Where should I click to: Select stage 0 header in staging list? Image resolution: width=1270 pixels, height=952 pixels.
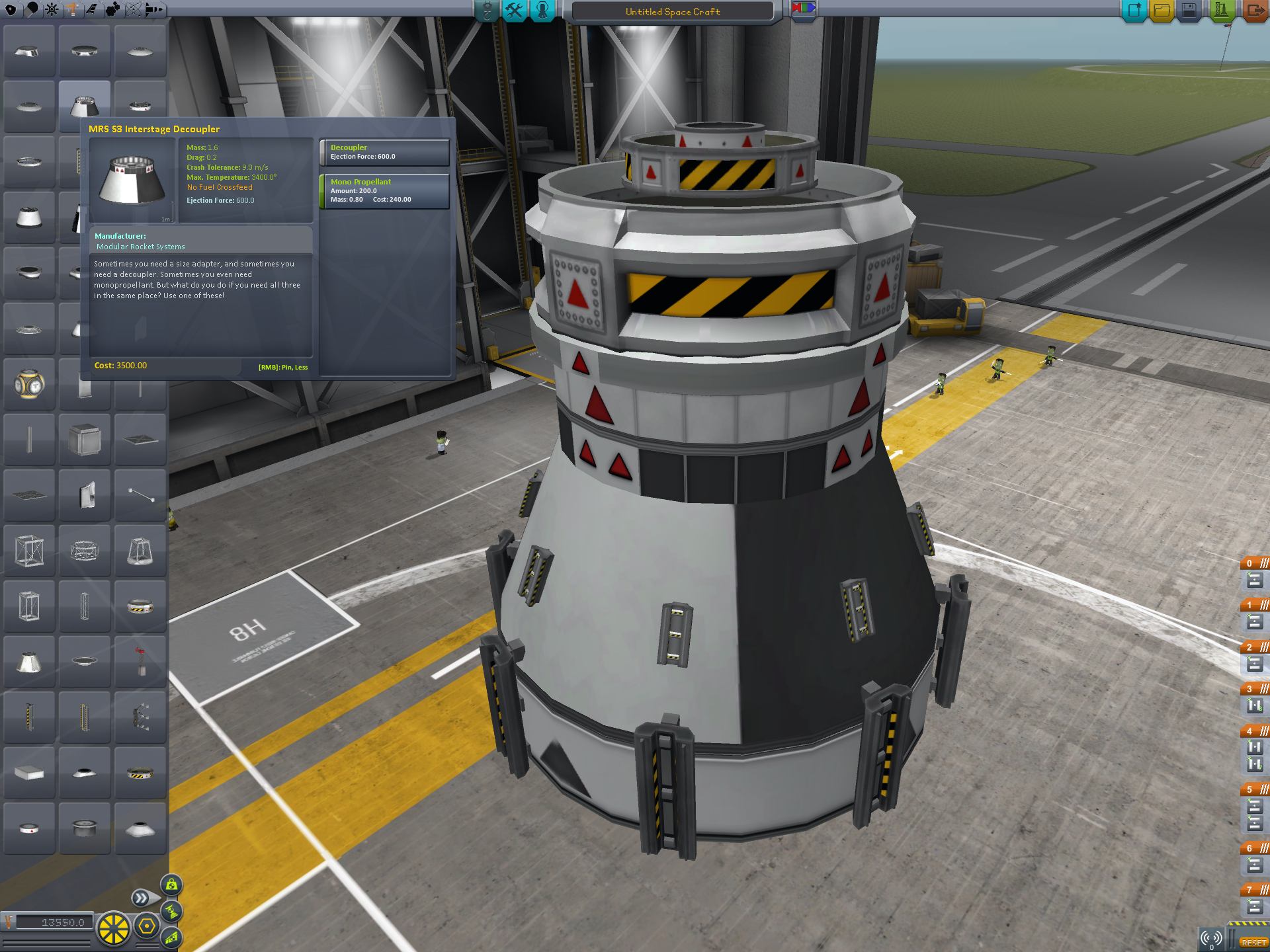point(1255,563)
